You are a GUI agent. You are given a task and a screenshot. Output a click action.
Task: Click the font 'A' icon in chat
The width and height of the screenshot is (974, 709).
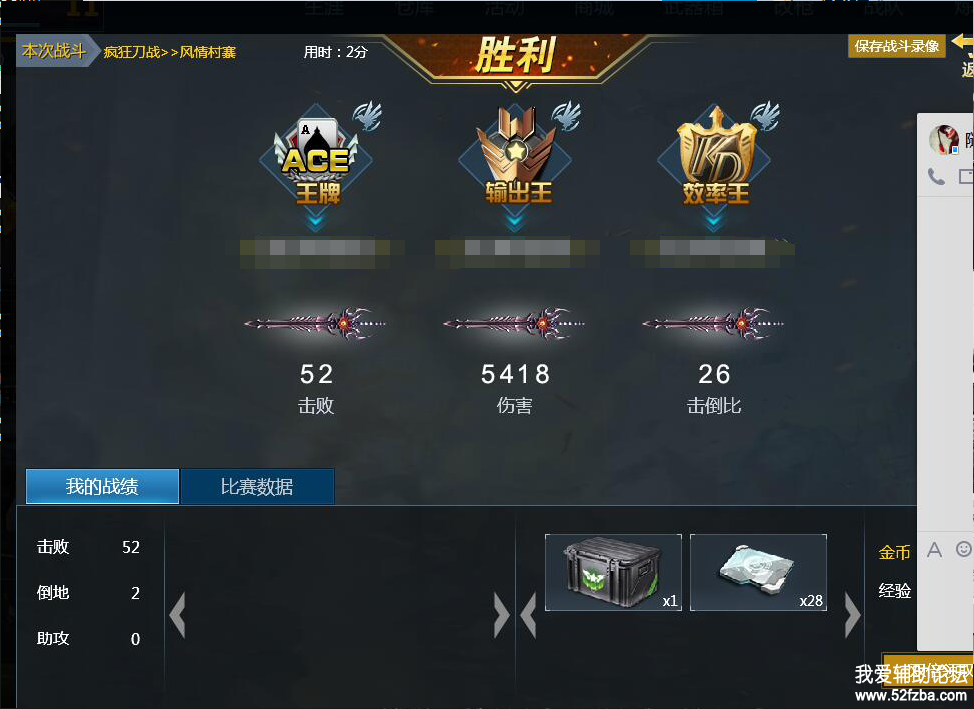coord(935,549)
